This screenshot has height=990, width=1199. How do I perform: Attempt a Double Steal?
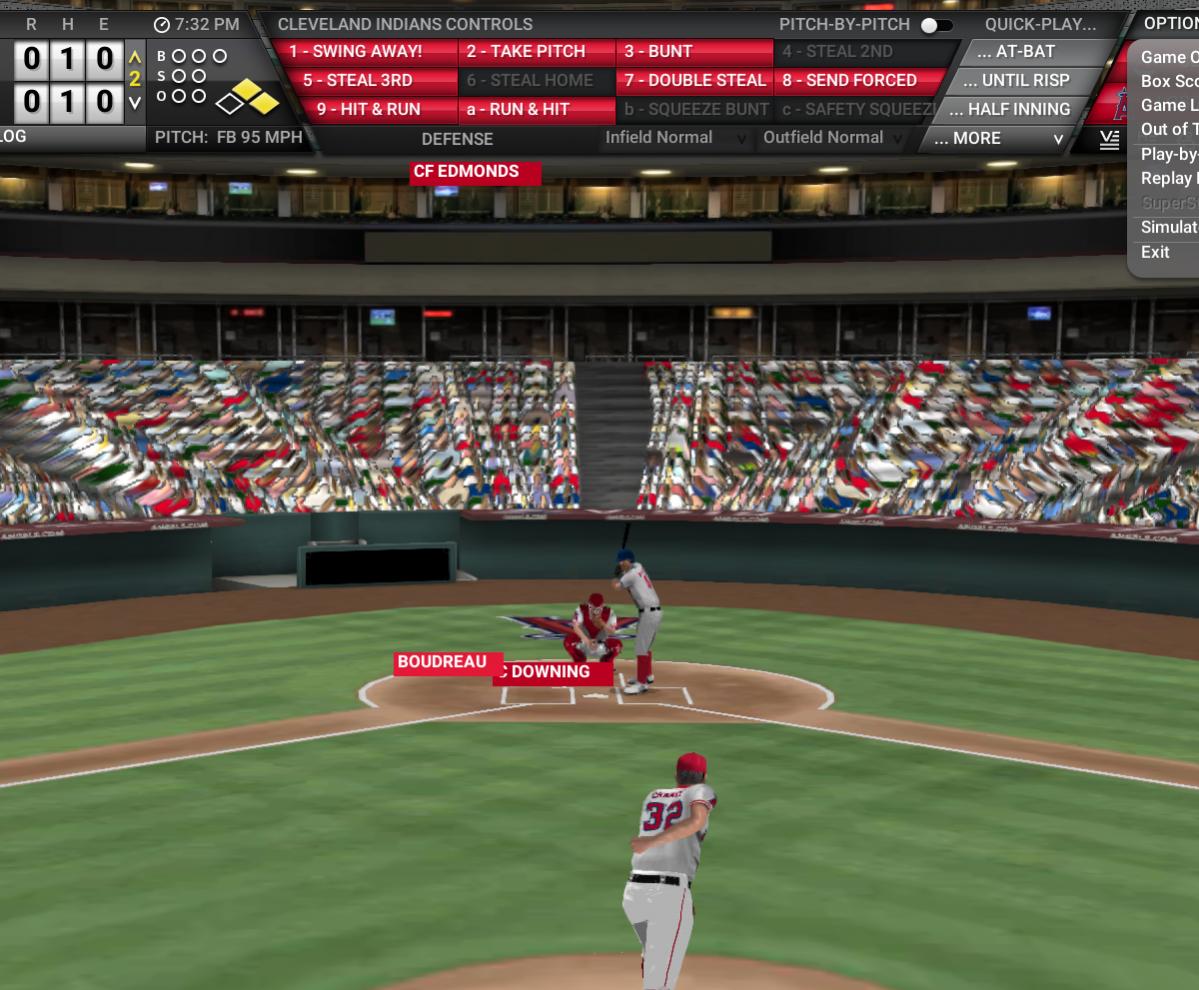pos(694,81)
